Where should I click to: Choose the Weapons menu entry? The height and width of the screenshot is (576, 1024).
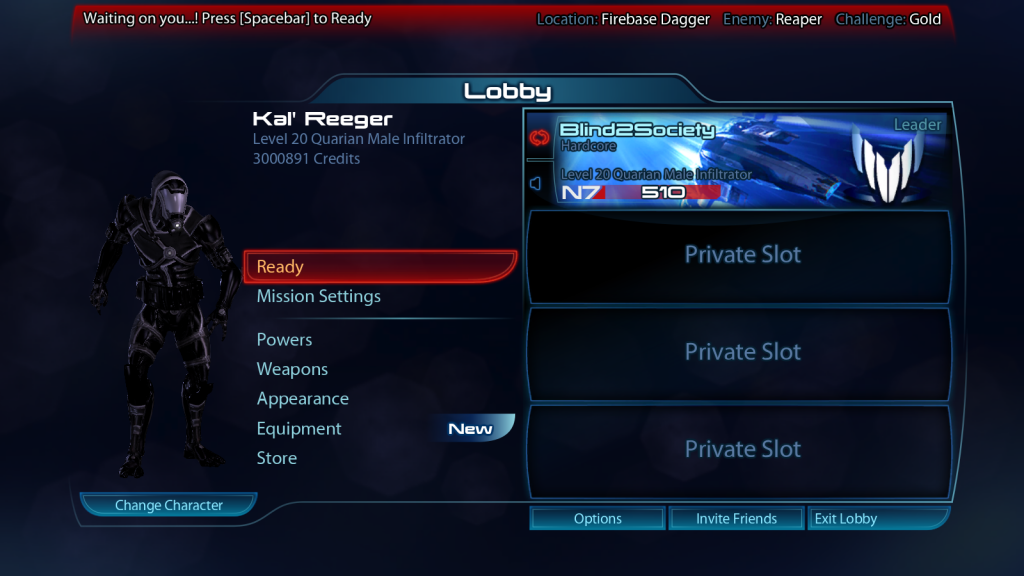pyautogui.click(x=292, y=369)
